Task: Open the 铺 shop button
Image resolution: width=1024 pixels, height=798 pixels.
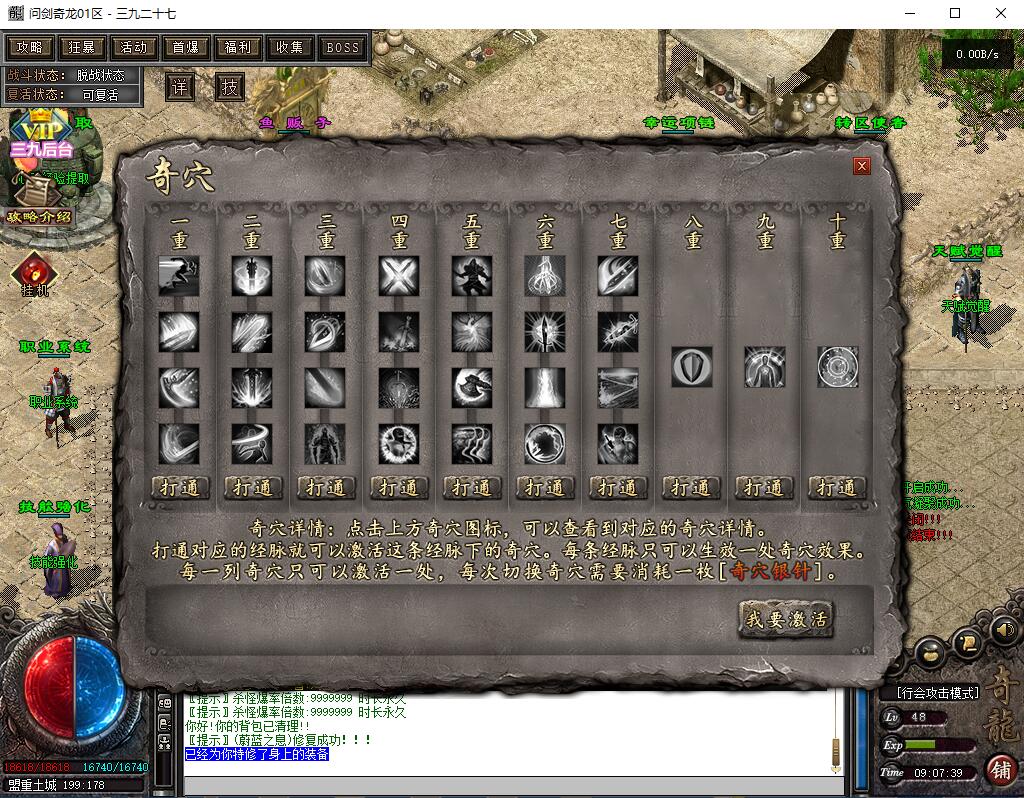Action: click(1000, 769)
